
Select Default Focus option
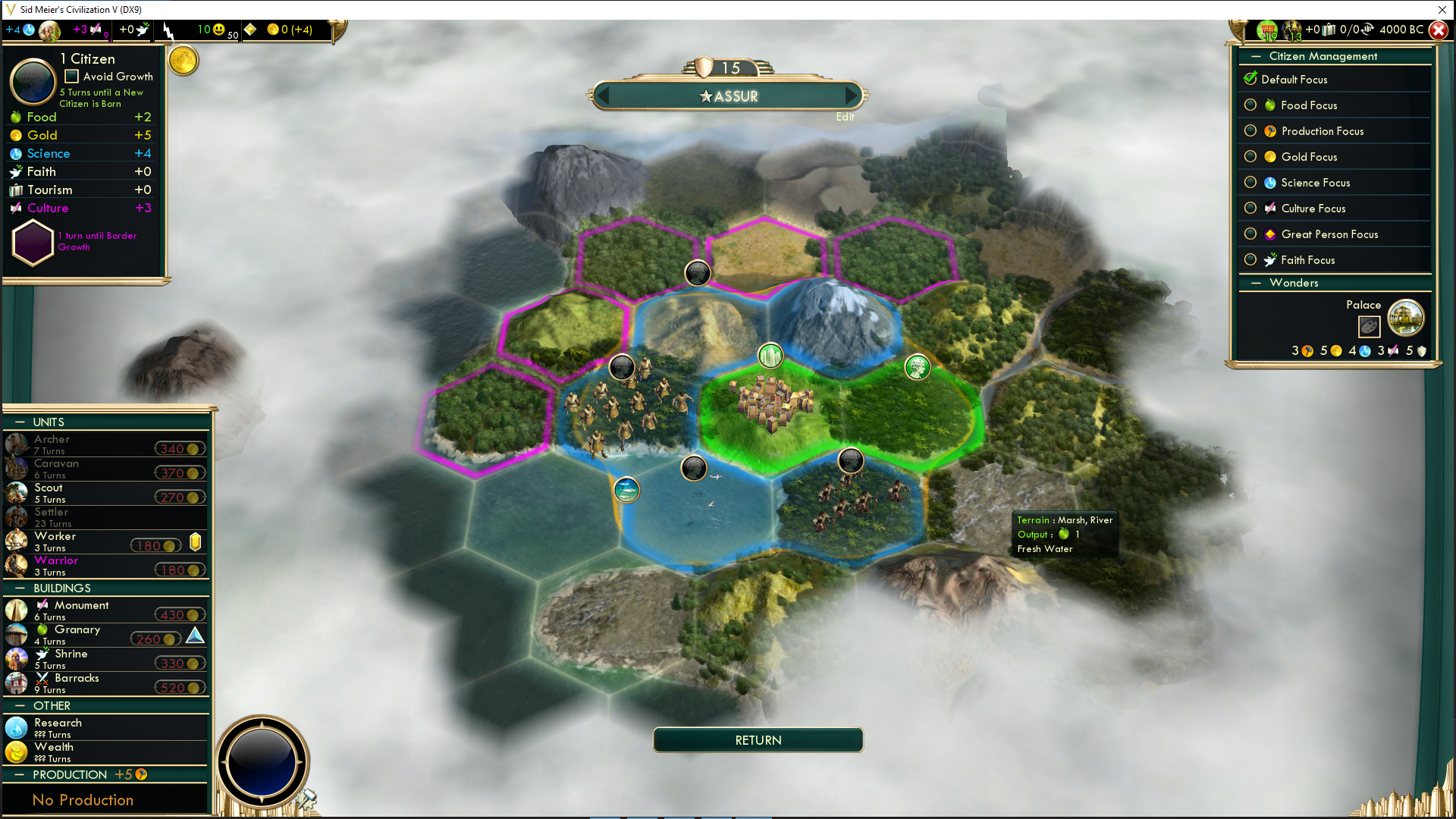[x=1250, y=80]
